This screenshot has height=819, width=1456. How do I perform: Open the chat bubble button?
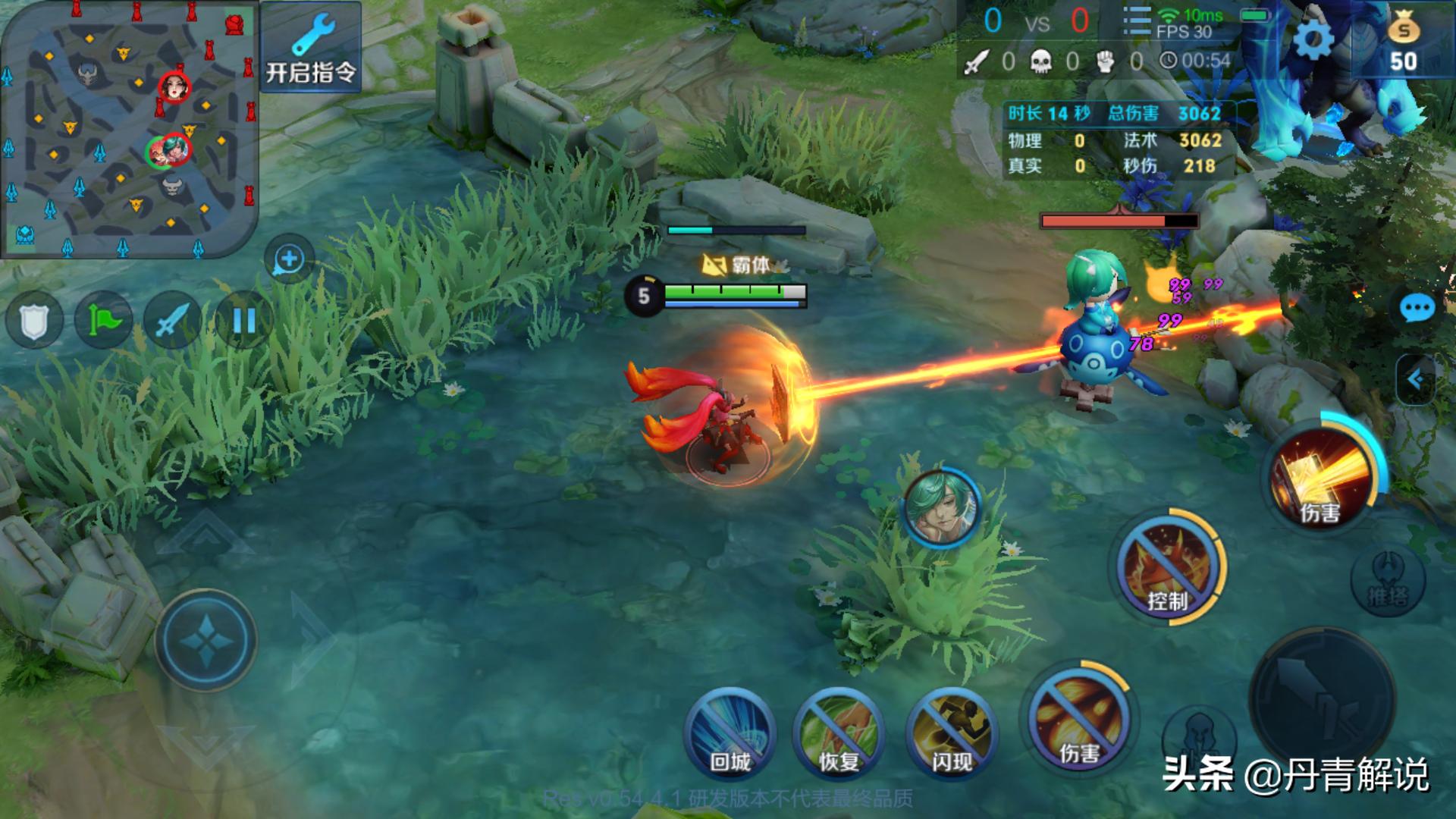coord(1417,309)
